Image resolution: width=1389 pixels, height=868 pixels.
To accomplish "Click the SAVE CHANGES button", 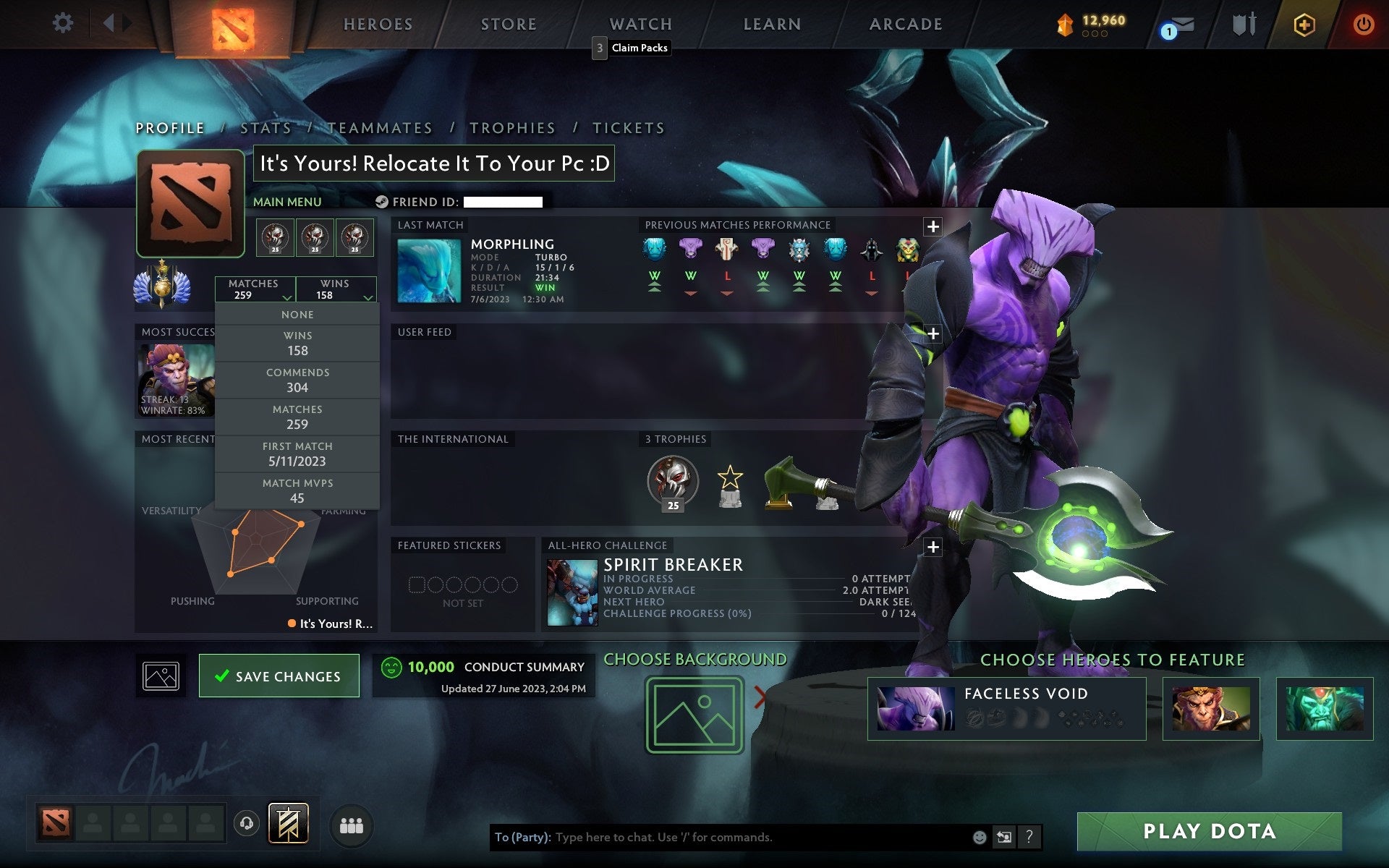I will click(x=279, y=676).
